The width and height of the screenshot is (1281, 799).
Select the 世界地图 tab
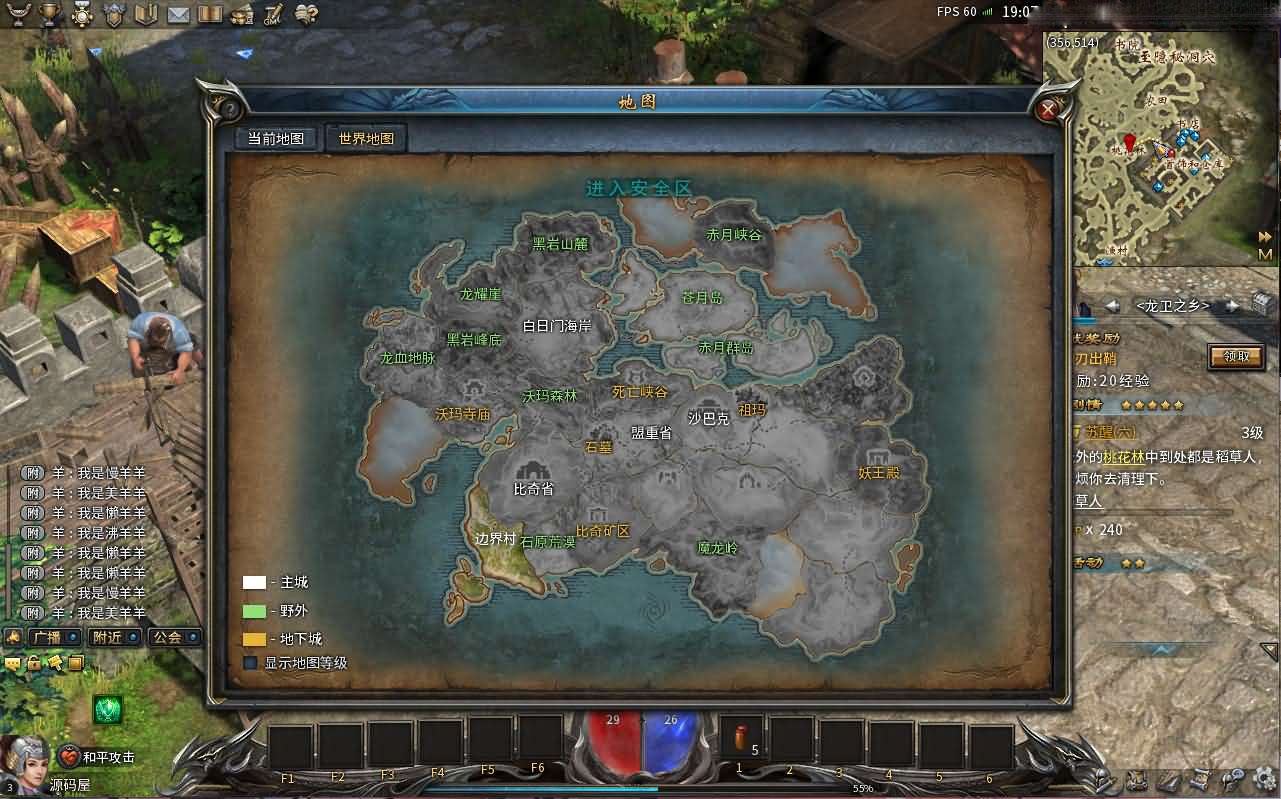click(366, 139)
